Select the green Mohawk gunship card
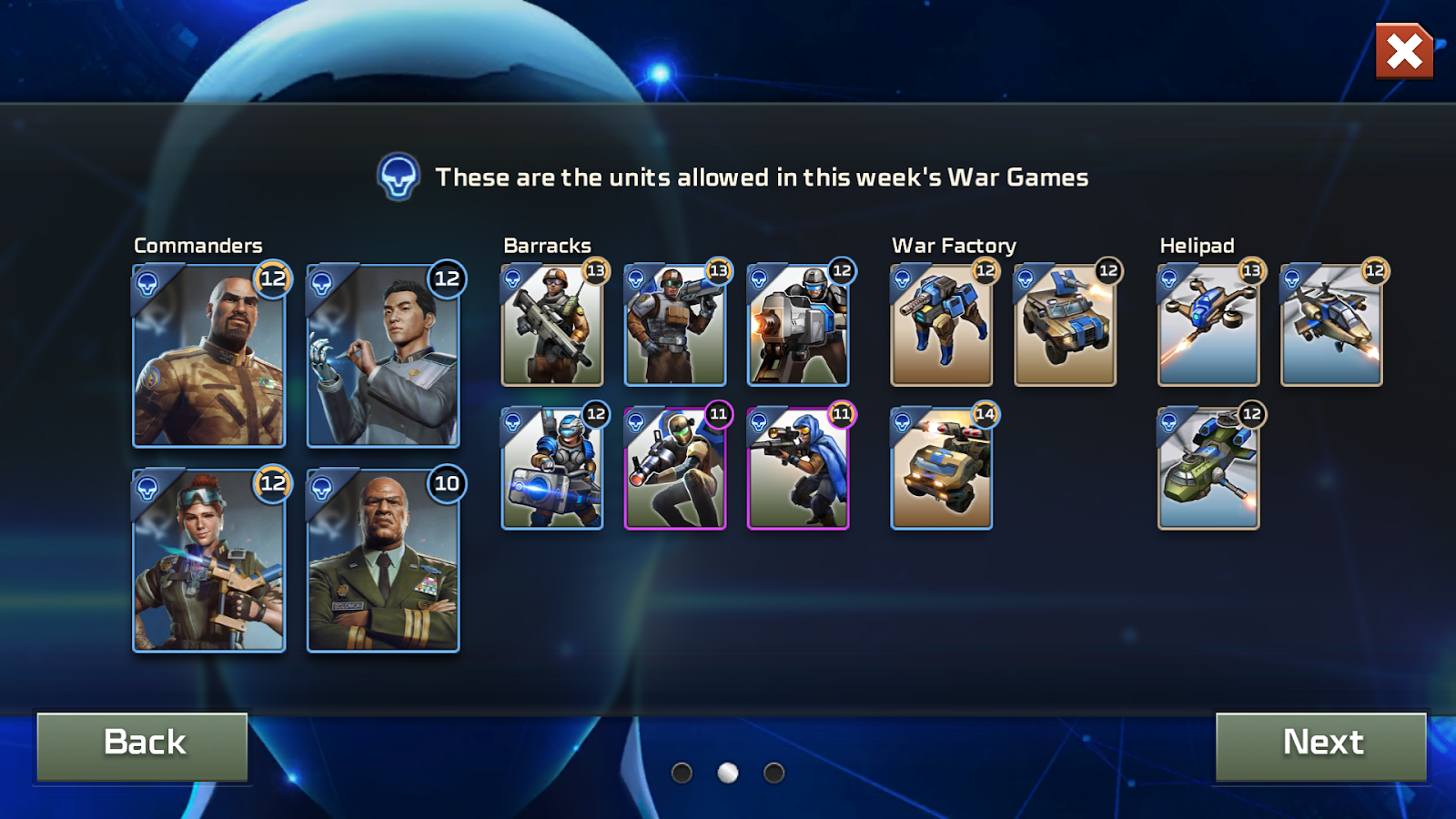The height and width of the screenshot is (819, 1456). click(x=1208, y=469)
